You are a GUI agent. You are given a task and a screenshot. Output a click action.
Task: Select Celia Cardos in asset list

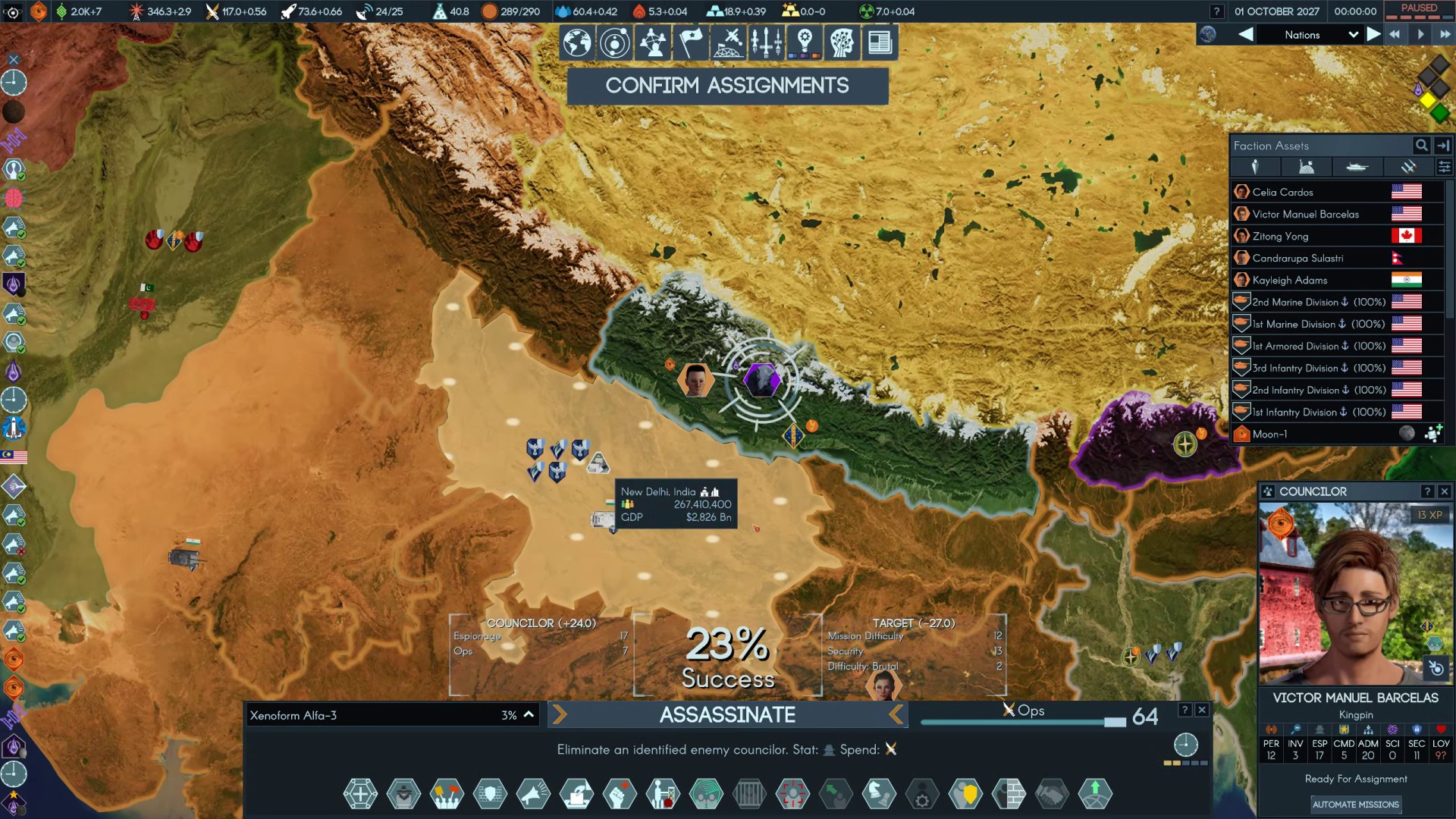coord(1282,192)
